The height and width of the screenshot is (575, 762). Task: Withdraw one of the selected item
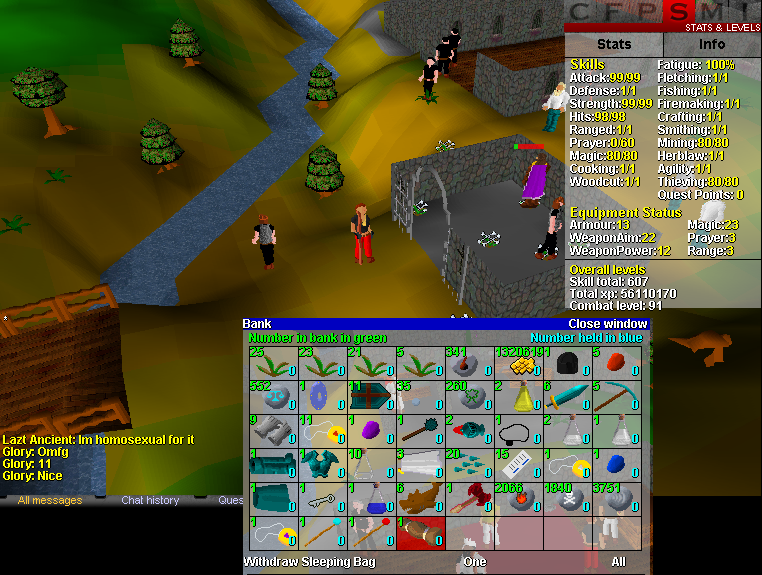(475, 562)
